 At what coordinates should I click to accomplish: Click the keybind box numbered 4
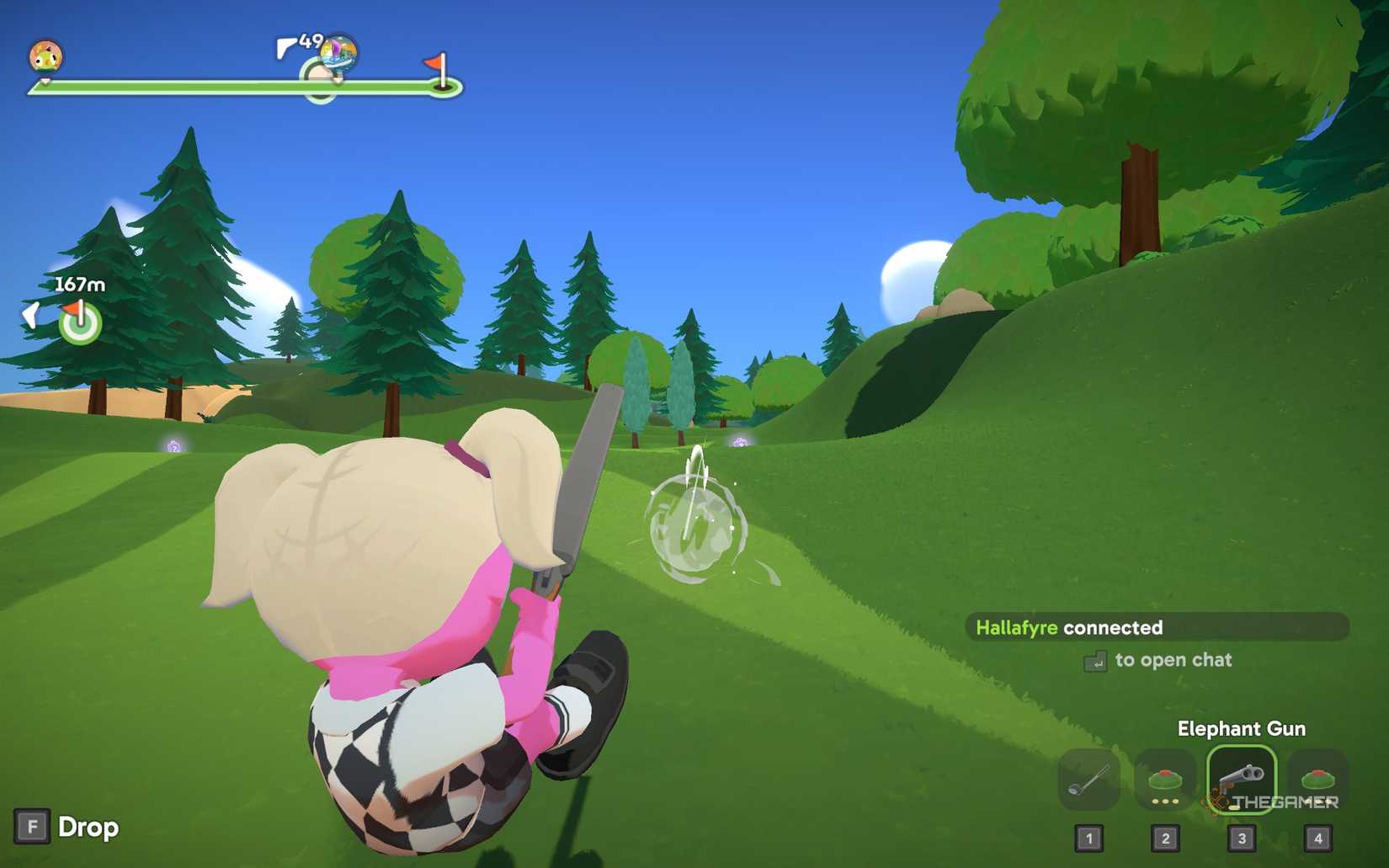tap(1317, 838)
